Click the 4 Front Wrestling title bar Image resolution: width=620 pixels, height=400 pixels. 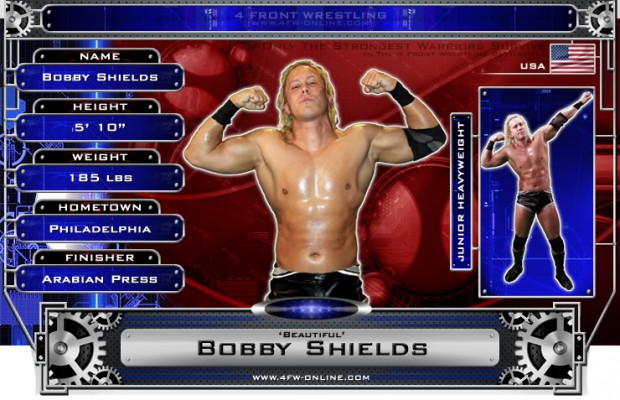[x=310, y=17]
